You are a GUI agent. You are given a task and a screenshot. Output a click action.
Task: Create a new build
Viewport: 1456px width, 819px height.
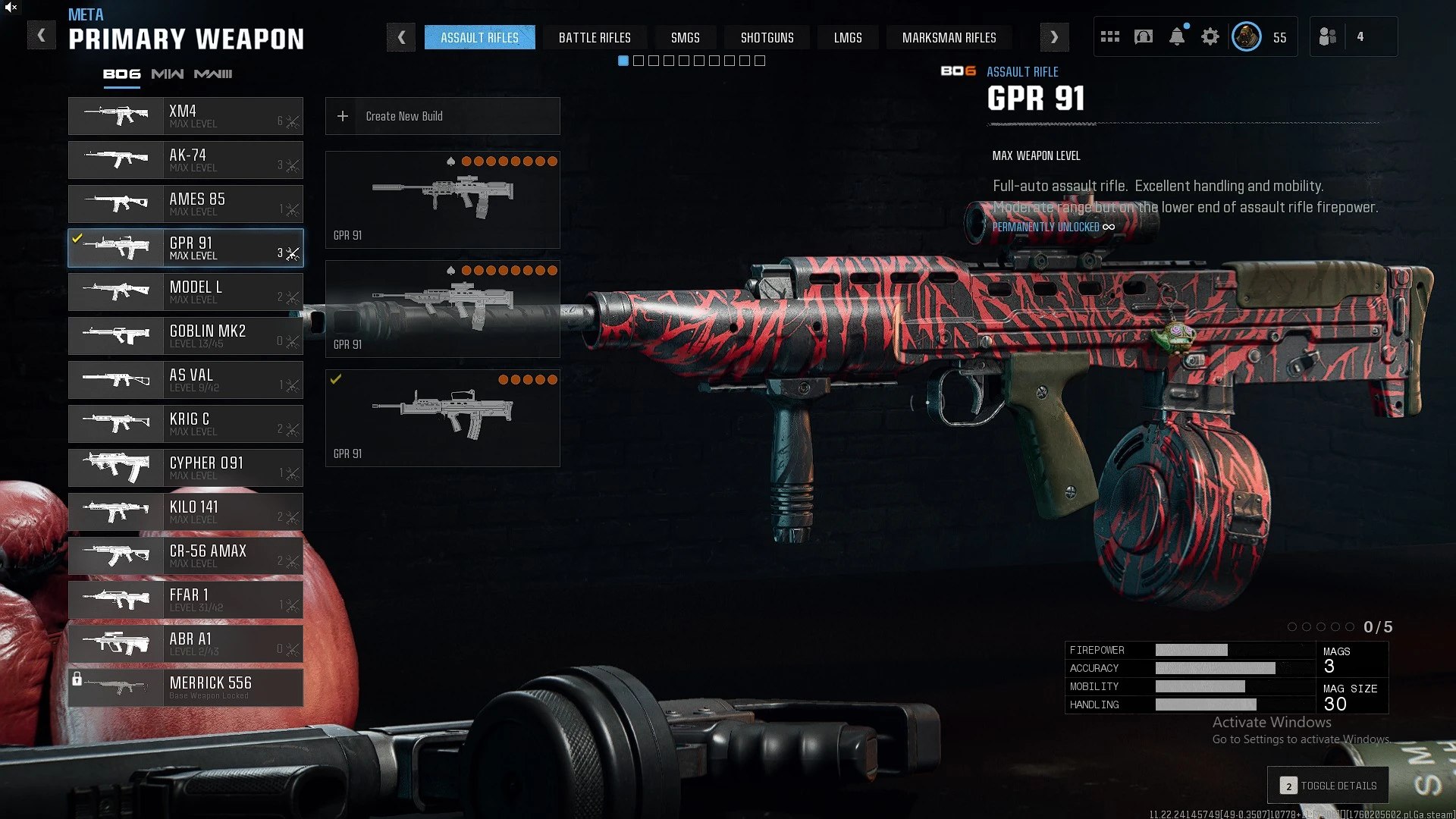[x=442, y=116]
